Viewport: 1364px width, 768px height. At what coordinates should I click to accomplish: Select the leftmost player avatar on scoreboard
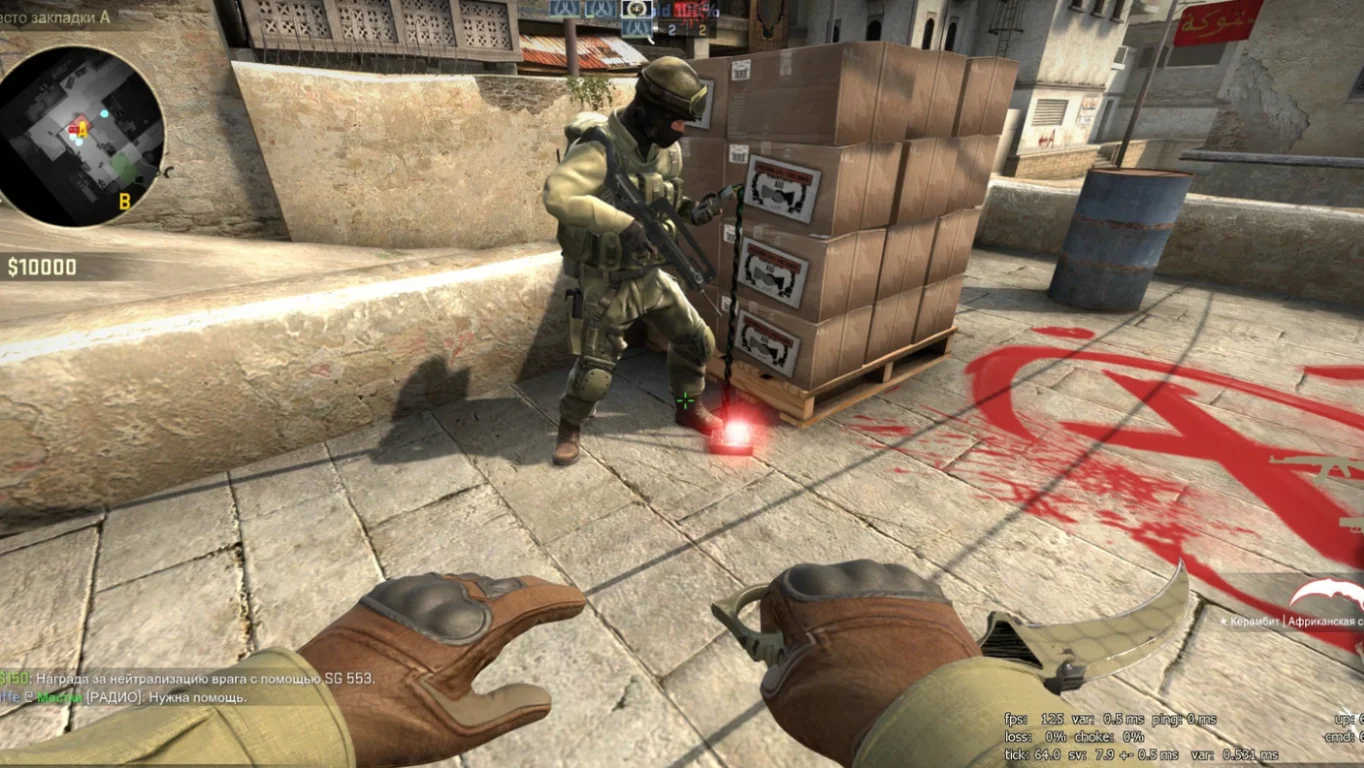click(x=565, y=8)
